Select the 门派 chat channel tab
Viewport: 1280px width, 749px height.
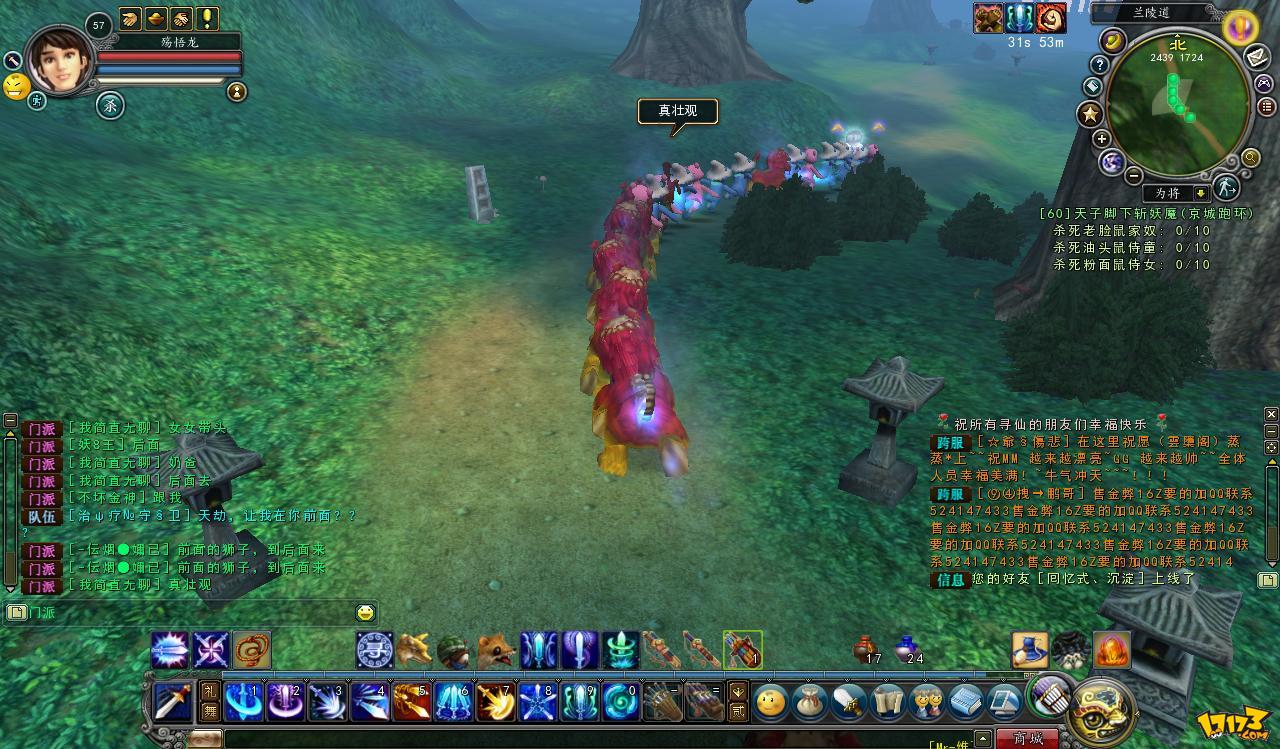[x=42, y=612]
